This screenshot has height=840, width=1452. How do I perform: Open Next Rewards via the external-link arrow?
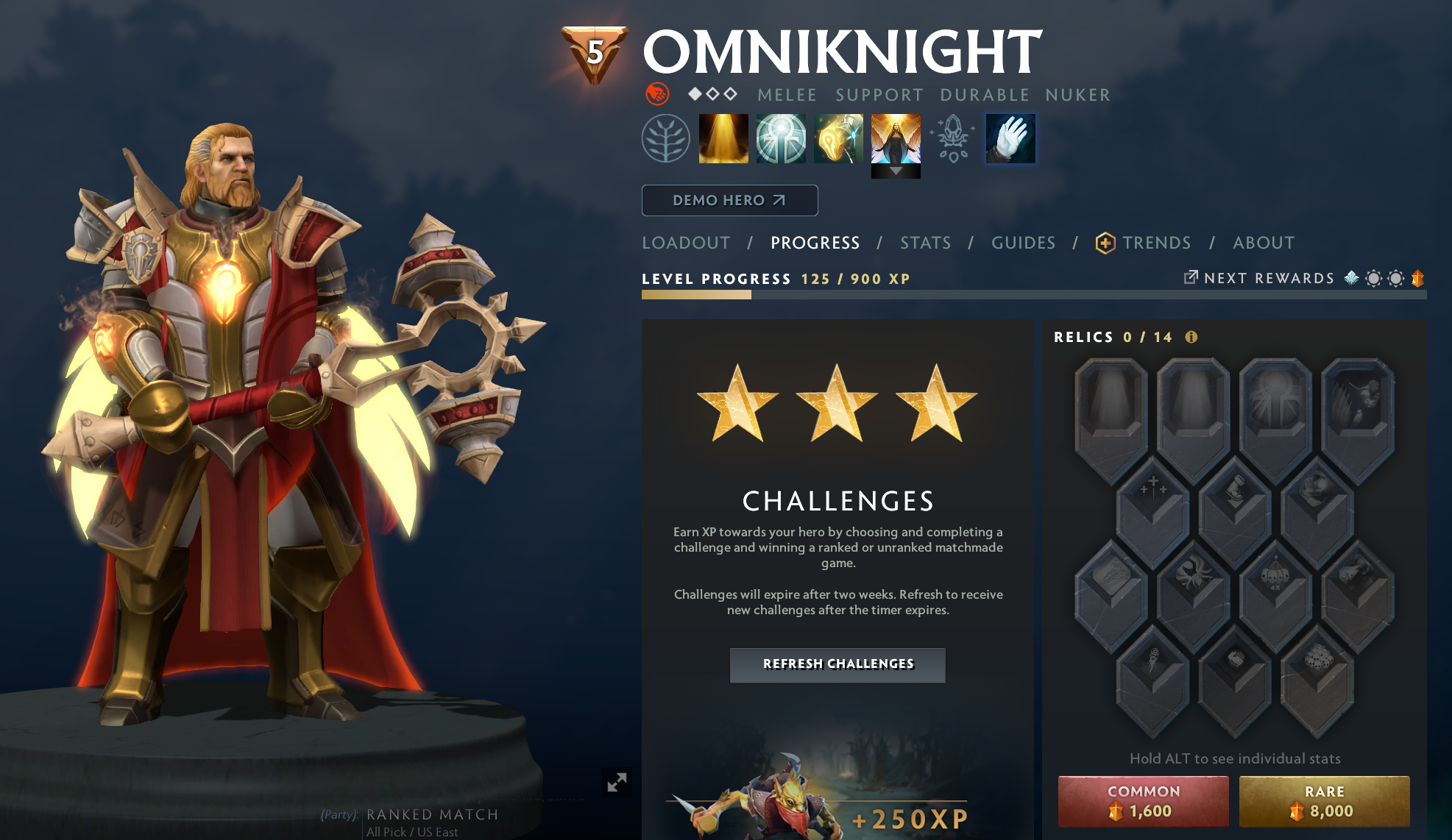[x=1191, y=278]
